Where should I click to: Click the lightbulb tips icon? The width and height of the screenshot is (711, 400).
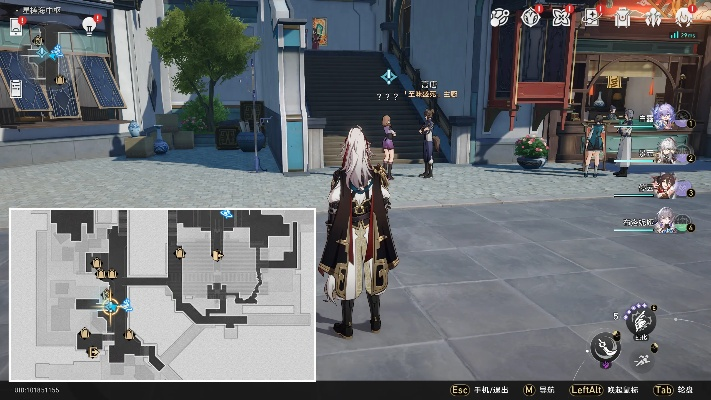pyautogui.click(x=89, y=25)
